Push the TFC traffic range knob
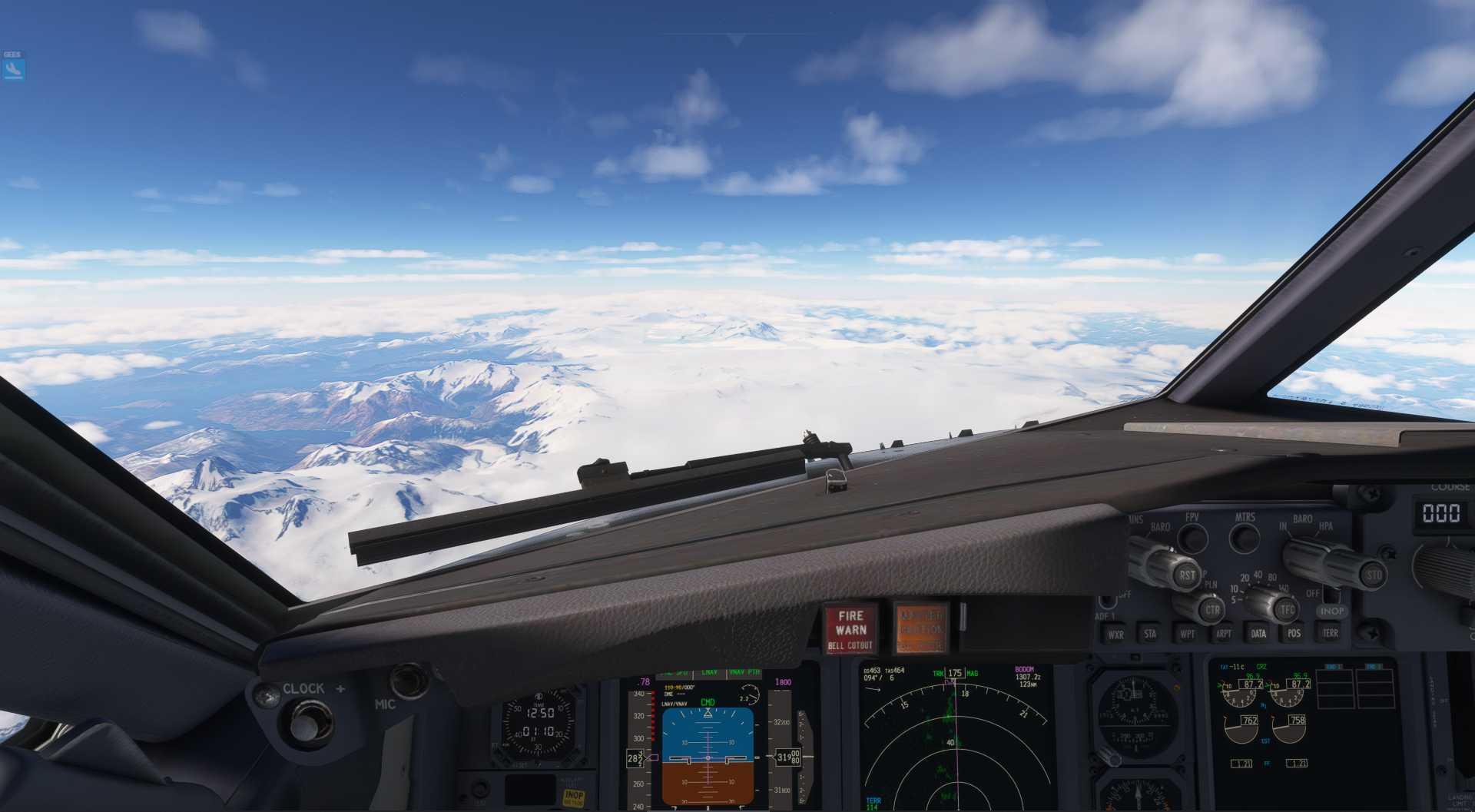Viewport: 1475px width, 812px height. click(1287, 610)
